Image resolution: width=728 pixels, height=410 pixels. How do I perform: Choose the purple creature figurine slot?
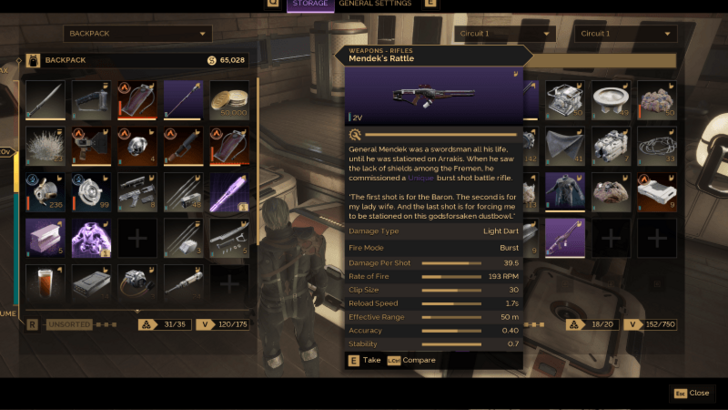coord(91,238)
